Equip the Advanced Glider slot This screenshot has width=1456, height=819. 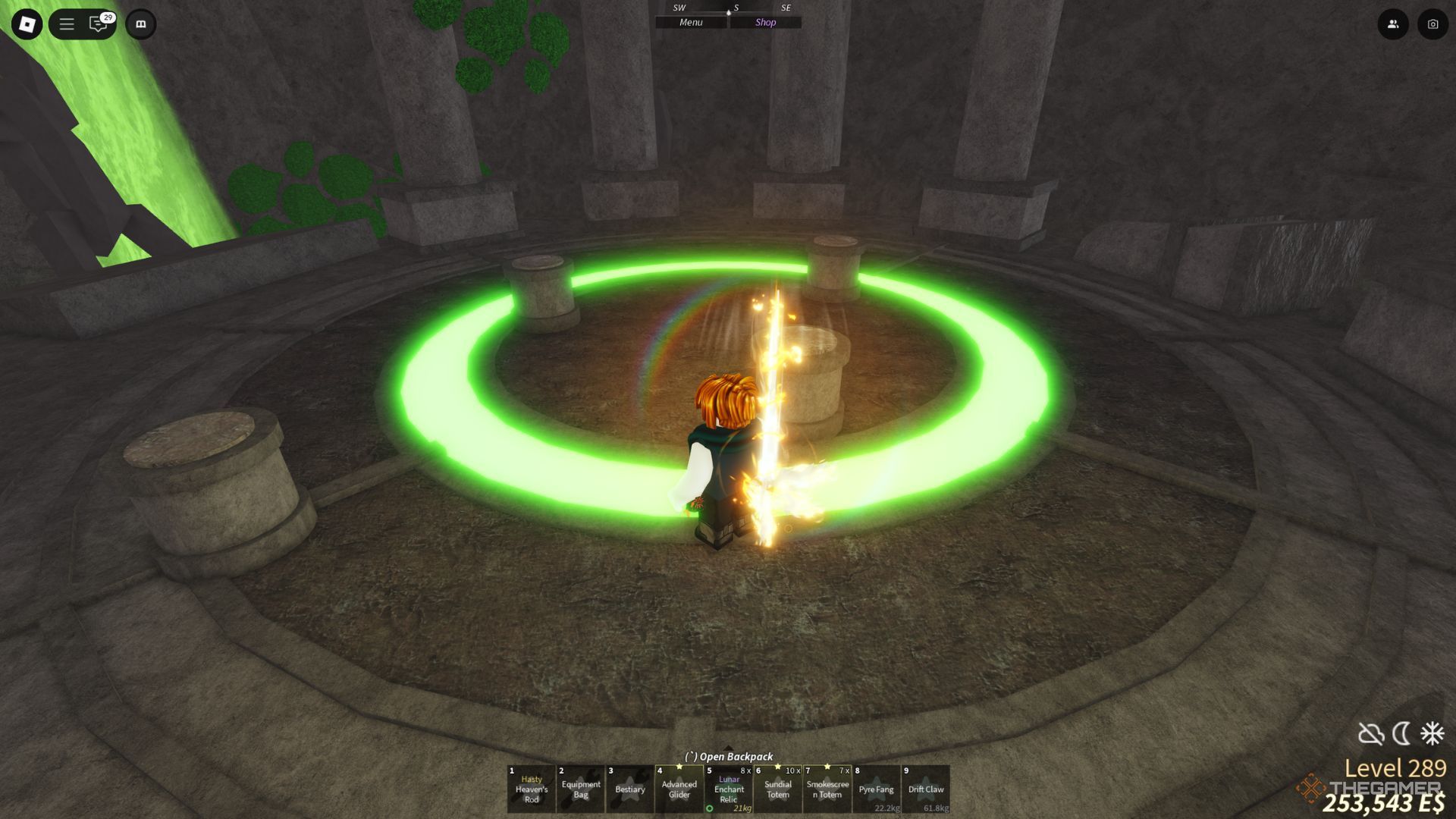[x=679, y=789]
